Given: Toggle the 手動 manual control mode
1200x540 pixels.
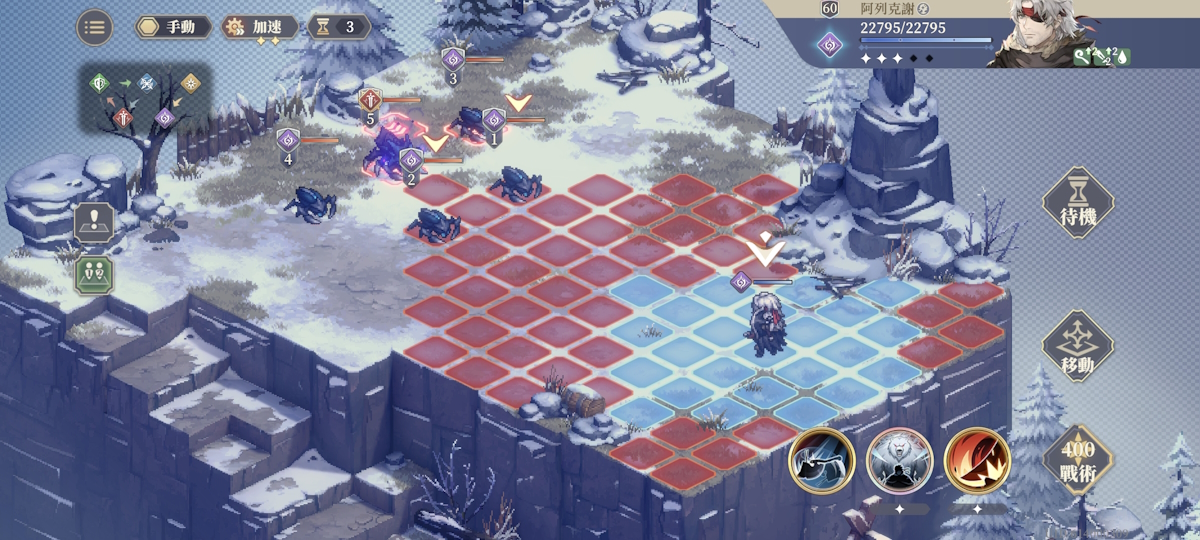Looking at the screenshot, I should click(x=172, y=27).
